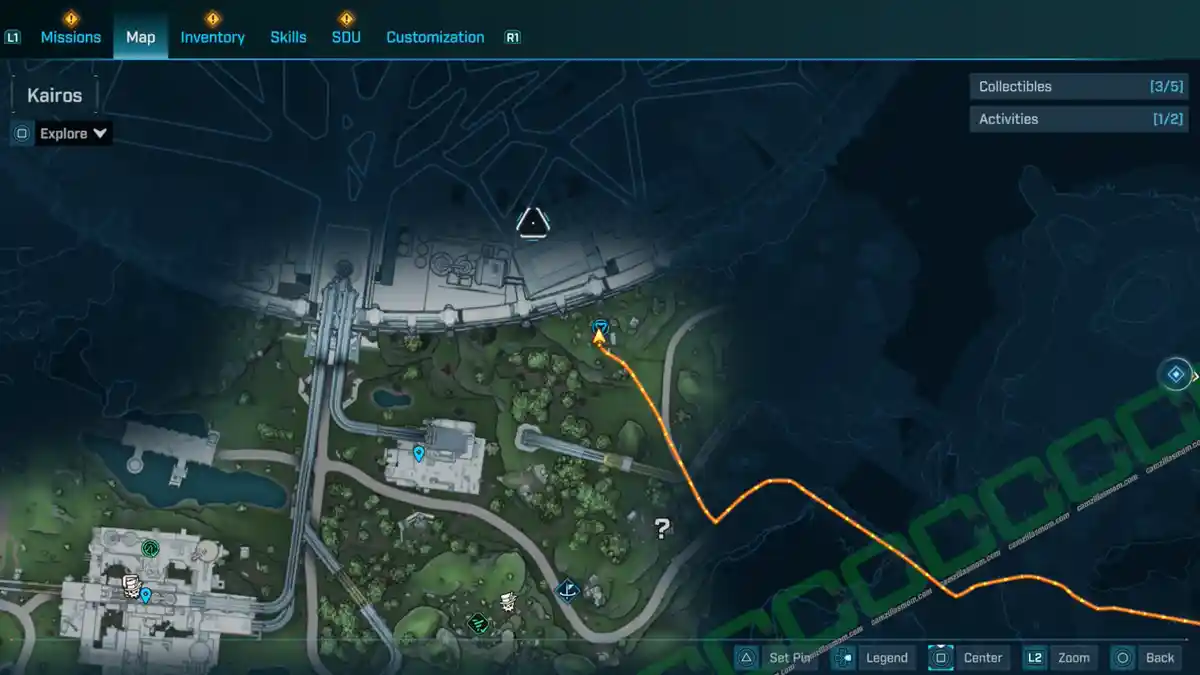Select the green diamond map marker

pos(478,623)
